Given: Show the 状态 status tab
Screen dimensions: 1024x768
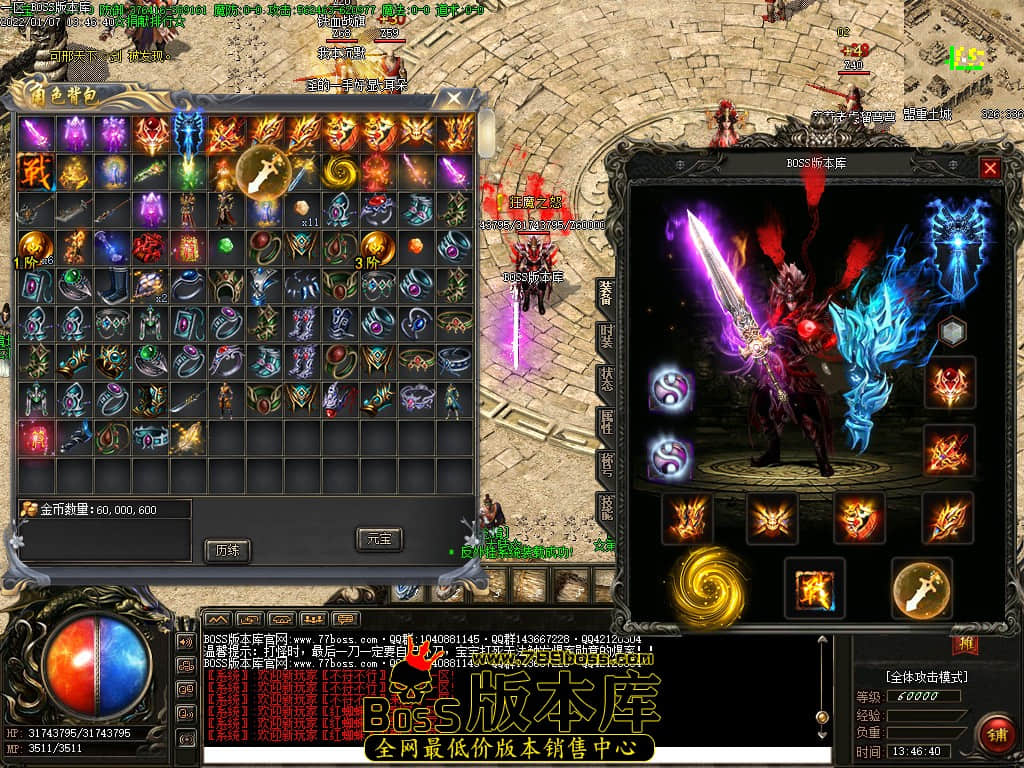Looking at the screenshot, I should point(606,380).
